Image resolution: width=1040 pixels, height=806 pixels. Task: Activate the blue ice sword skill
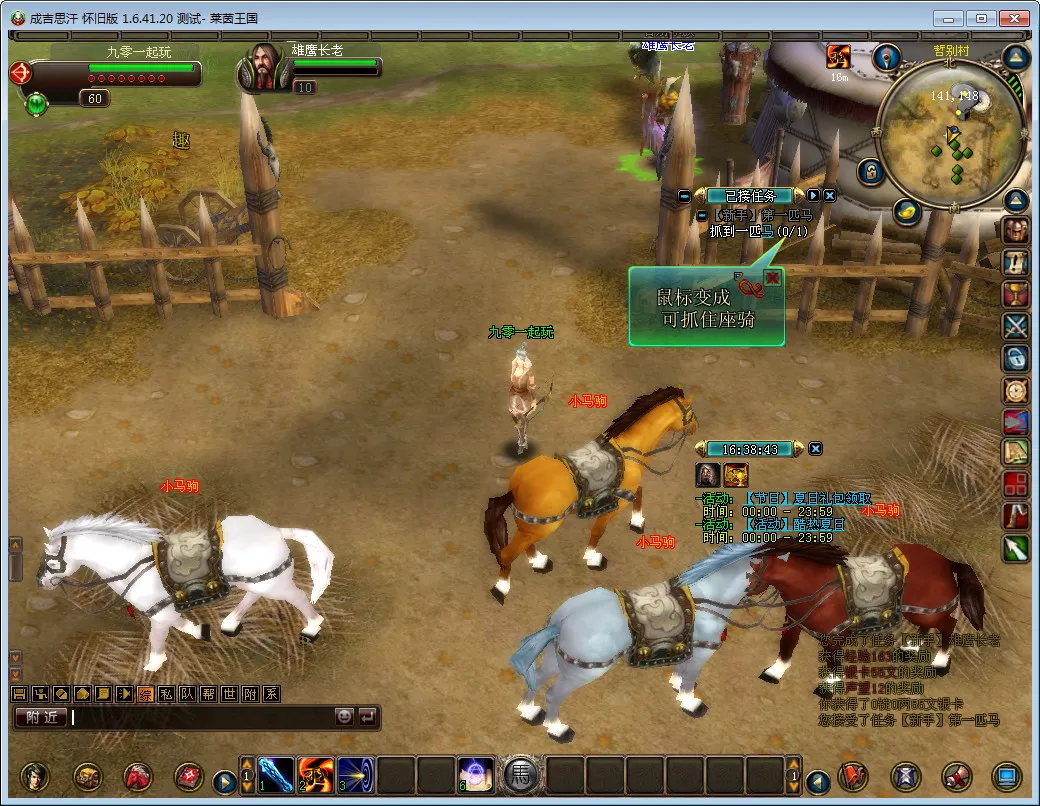point(276,775)
